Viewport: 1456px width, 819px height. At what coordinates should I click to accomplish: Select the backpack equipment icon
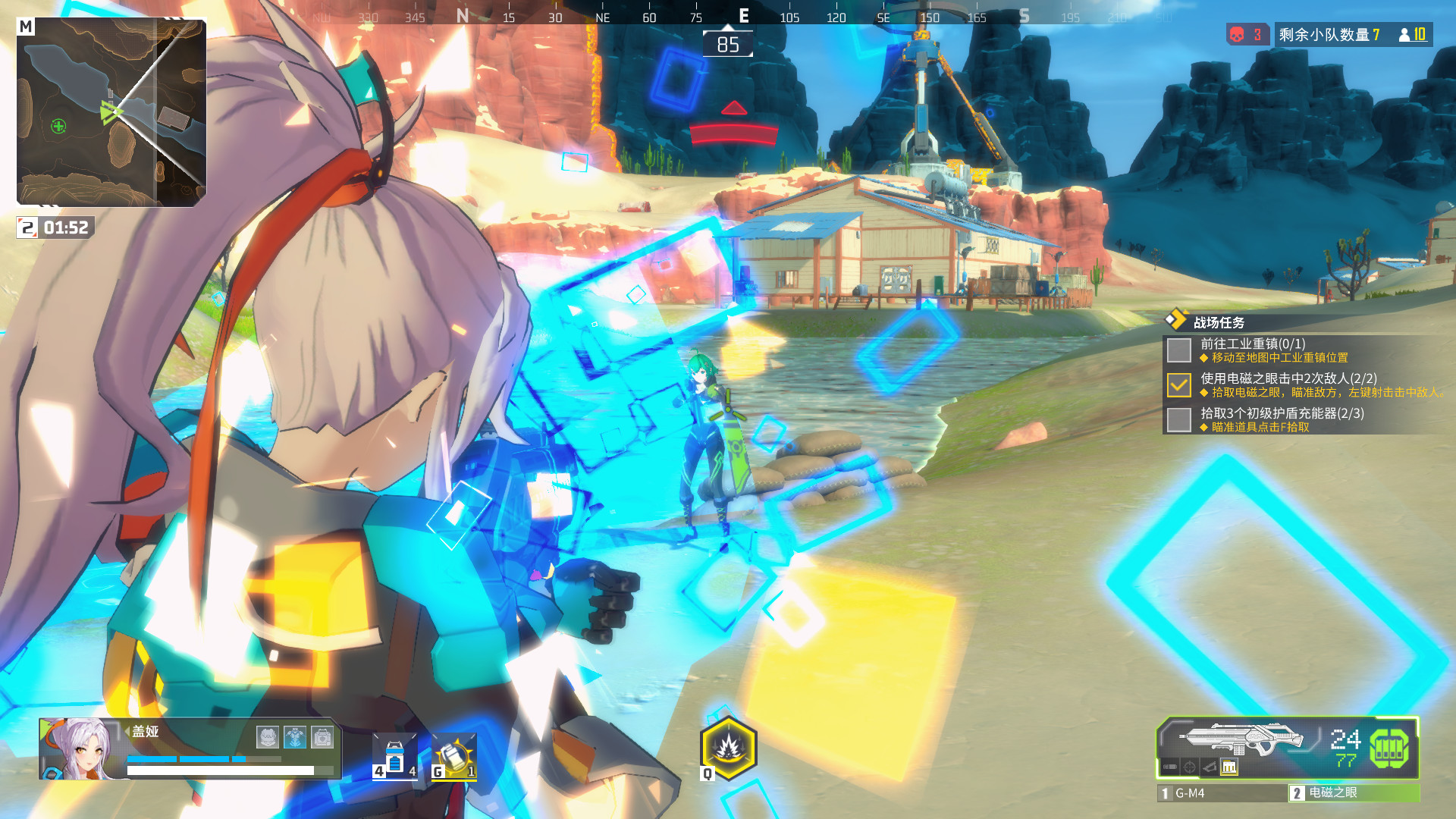[x=322, y=736]
